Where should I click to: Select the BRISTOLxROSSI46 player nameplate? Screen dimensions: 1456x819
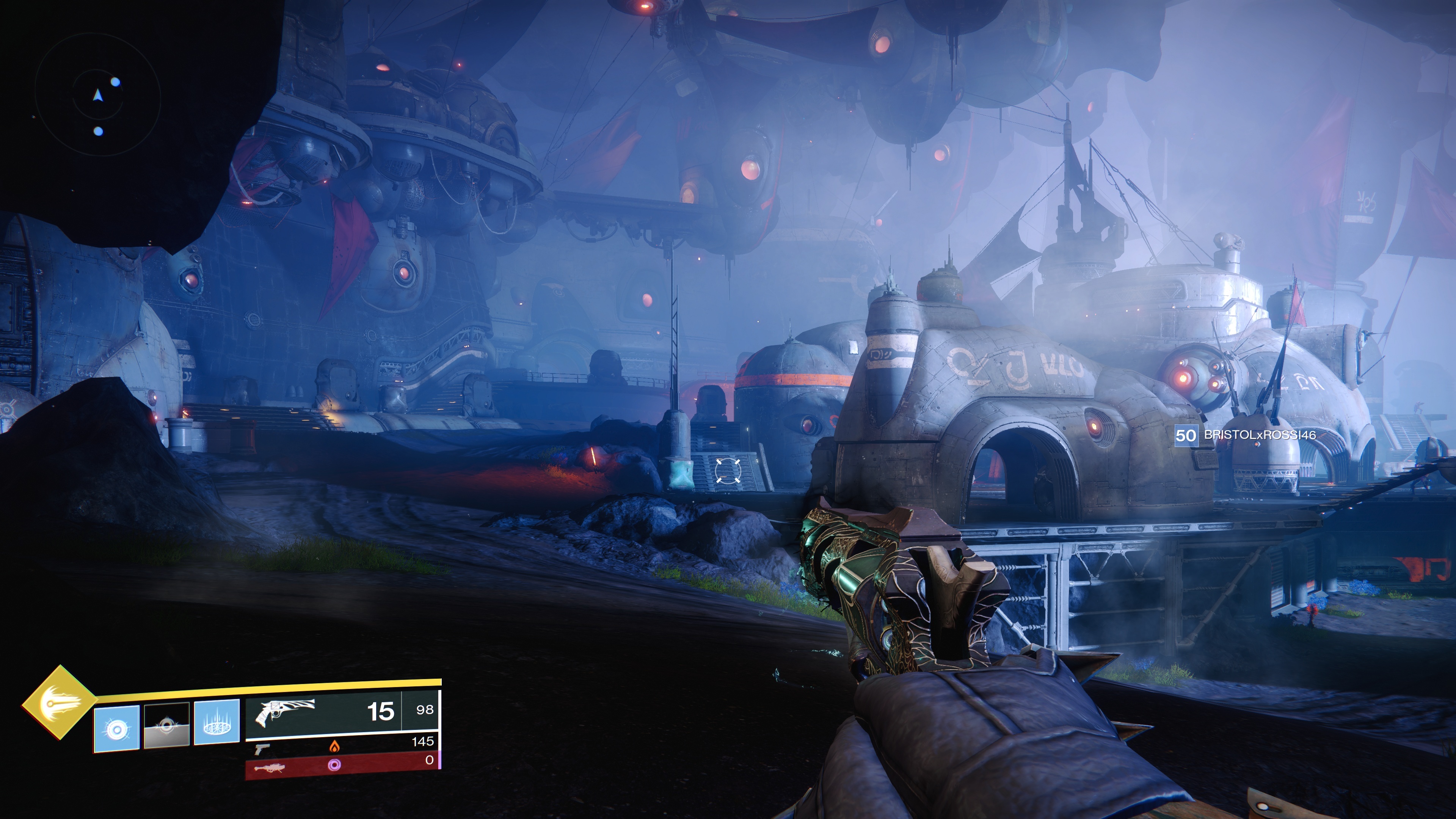[1244, 435]
